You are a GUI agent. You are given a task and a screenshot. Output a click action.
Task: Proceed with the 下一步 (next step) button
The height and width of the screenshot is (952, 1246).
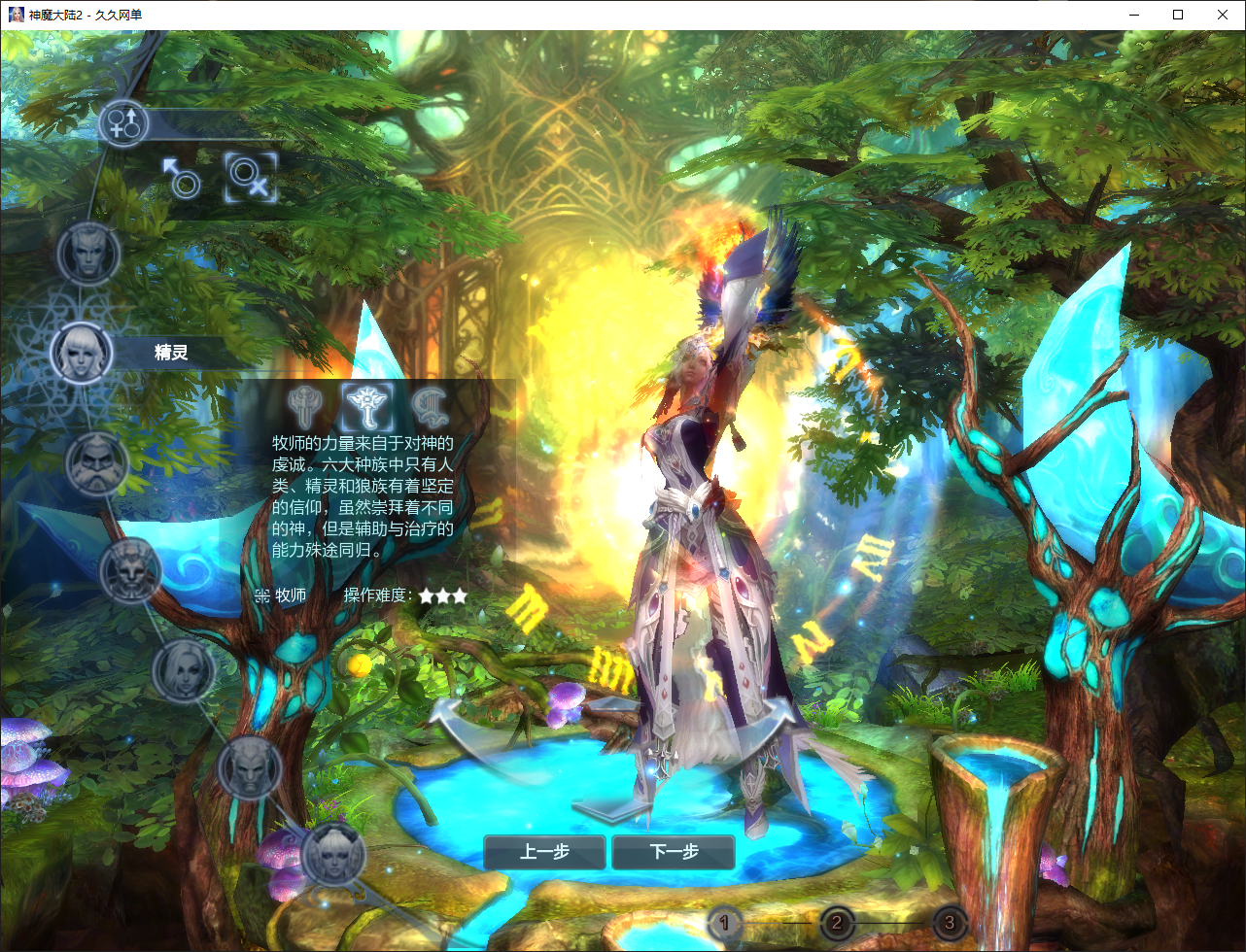[674, 853]
